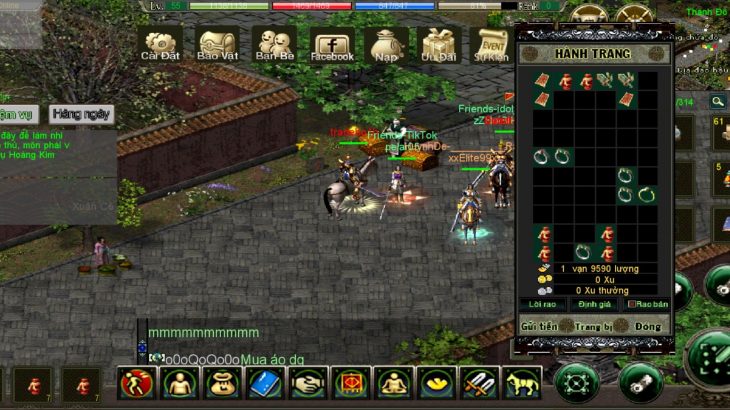Open the blue book in the bottom bar

click(265, 383)
